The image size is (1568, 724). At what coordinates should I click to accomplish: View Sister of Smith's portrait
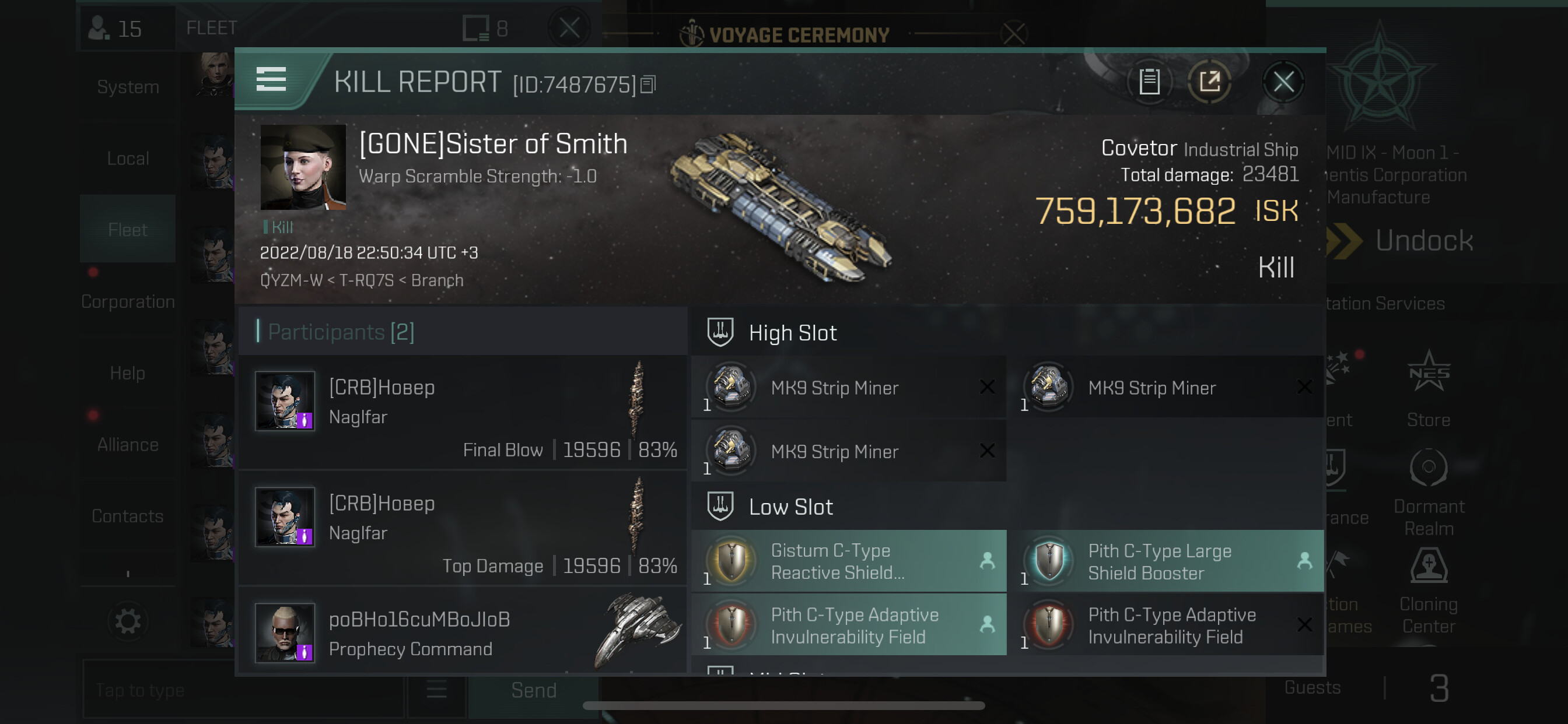(303, 167)
